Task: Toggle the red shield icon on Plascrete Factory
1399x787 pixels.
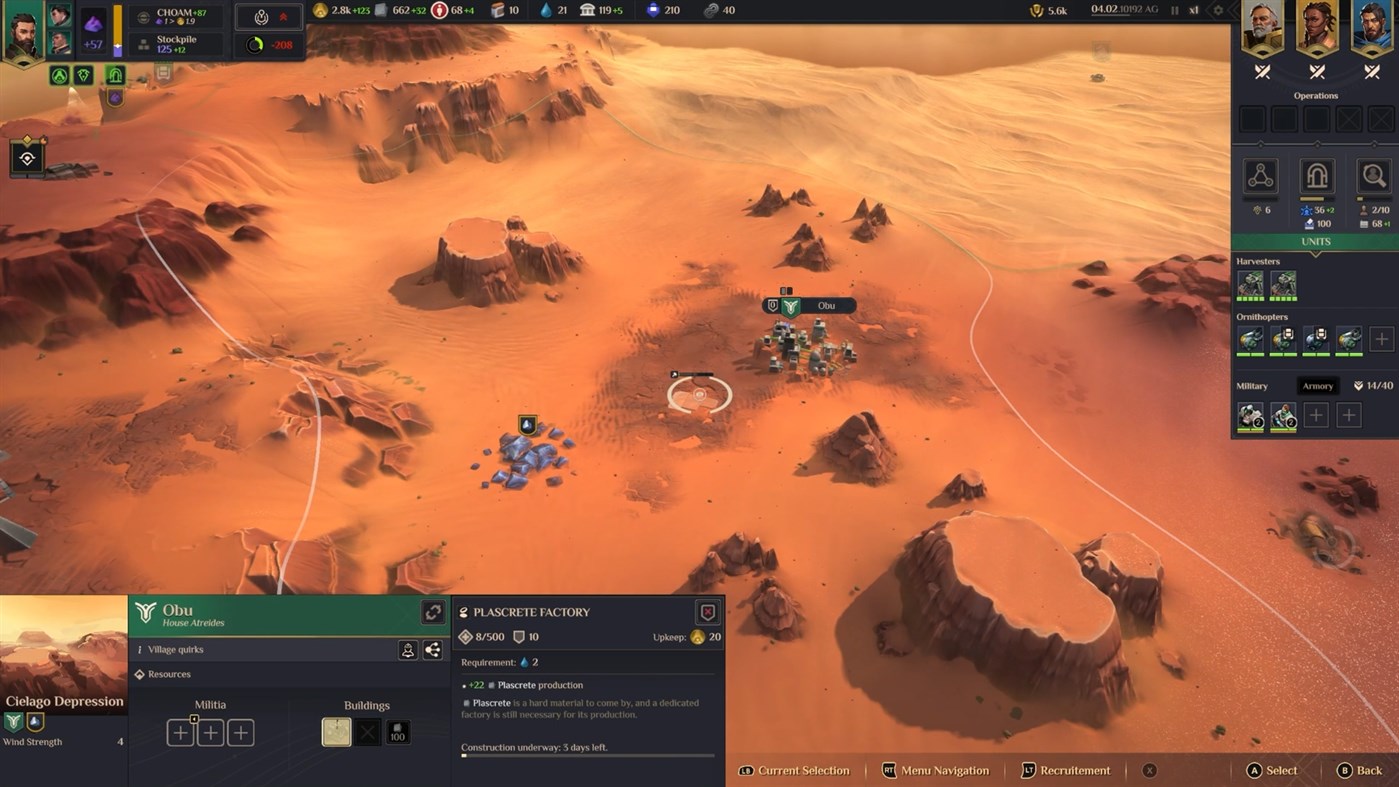Action: tap(709, 612)
